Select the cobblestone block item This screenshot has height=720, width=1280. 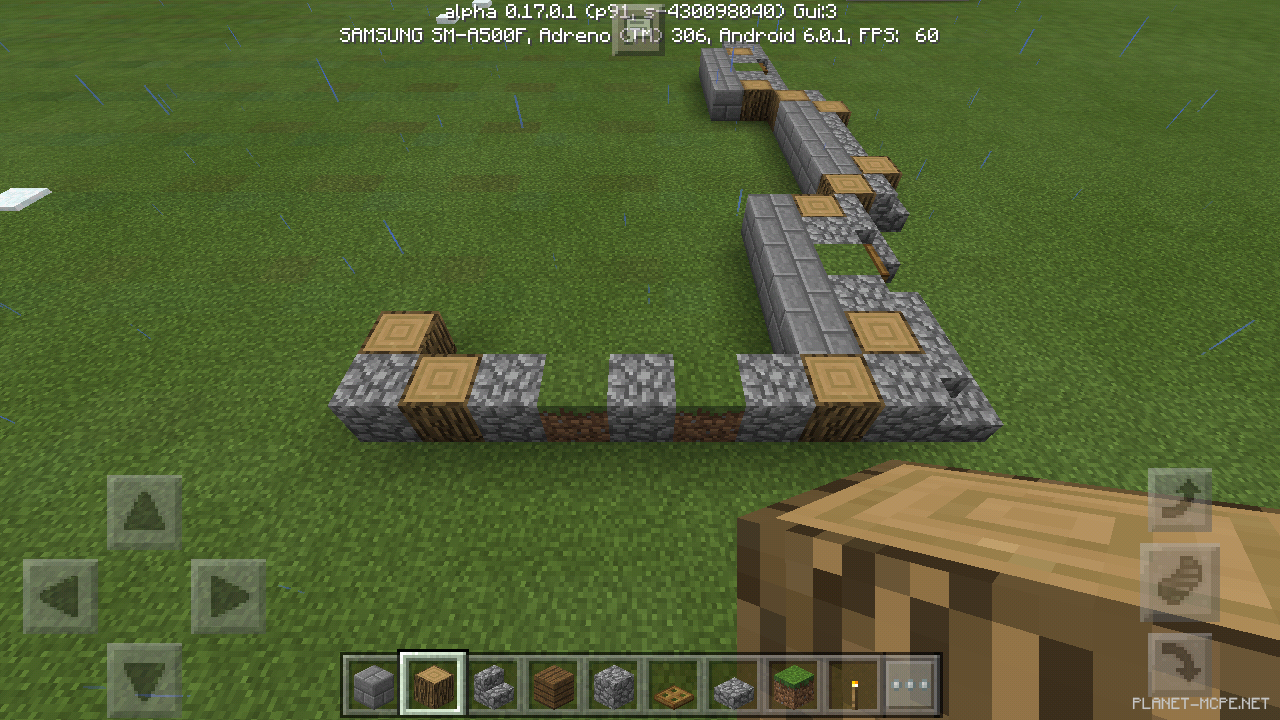click(612, 684)
